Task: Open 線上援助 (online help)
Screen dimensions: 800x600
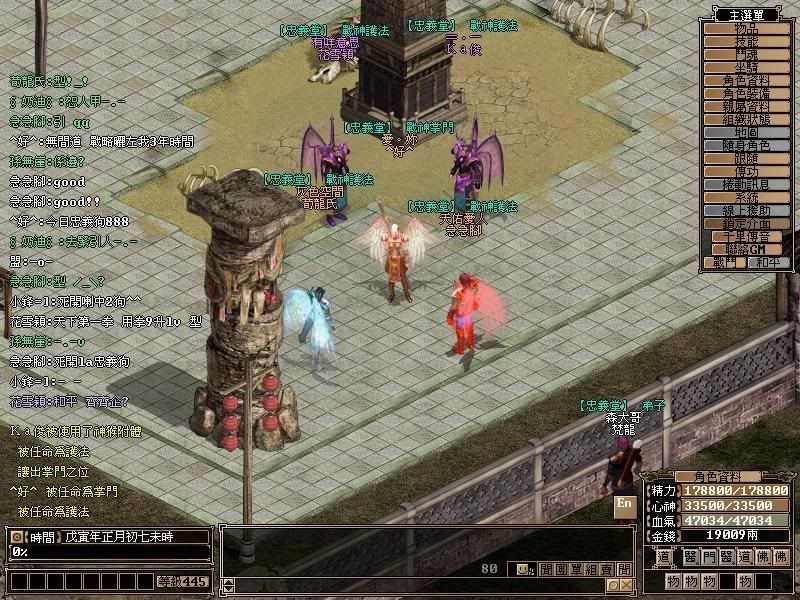Action: click(748, 210)
